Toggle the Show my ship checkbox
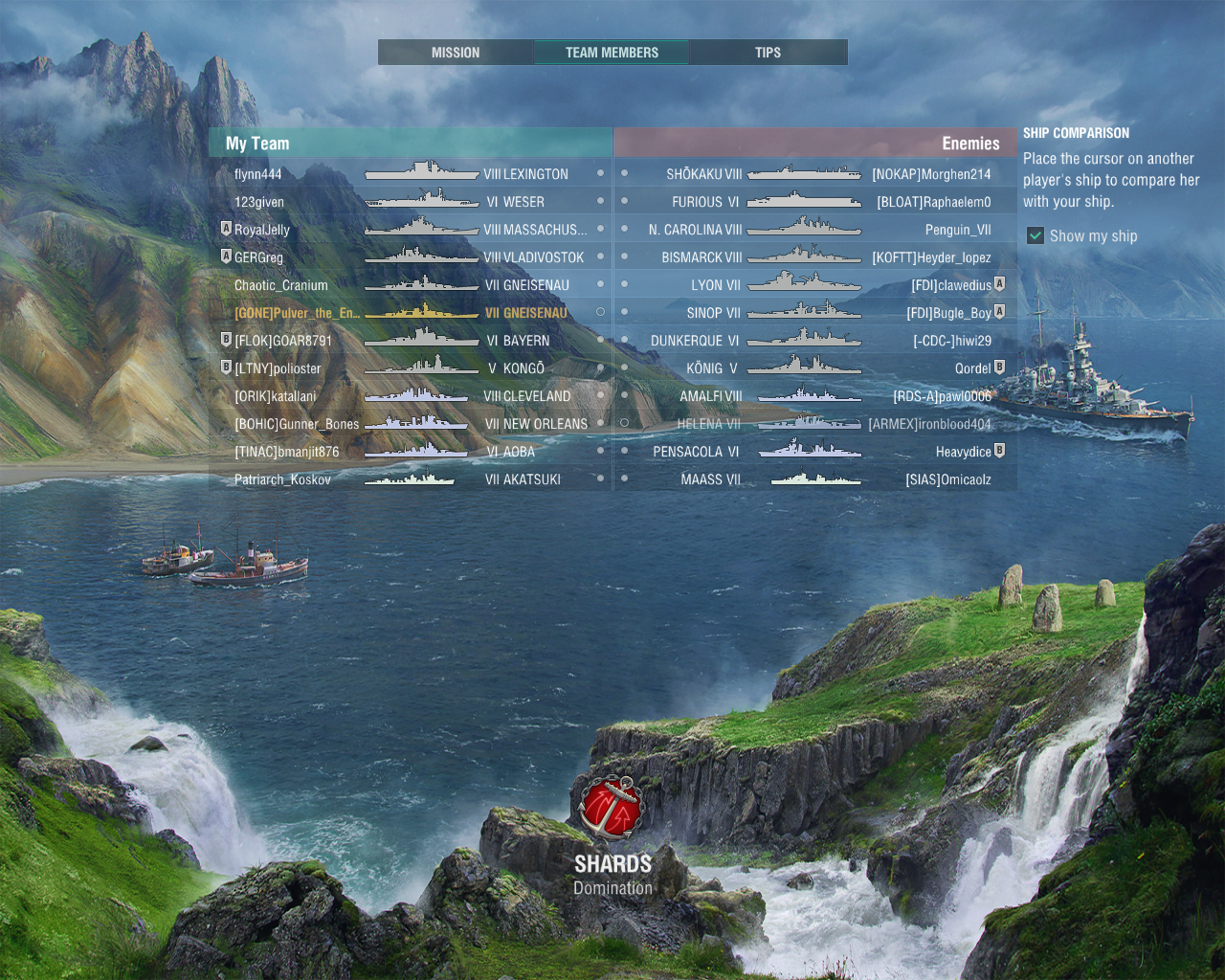1225x980 pixels. click(x=1036, y=236)
